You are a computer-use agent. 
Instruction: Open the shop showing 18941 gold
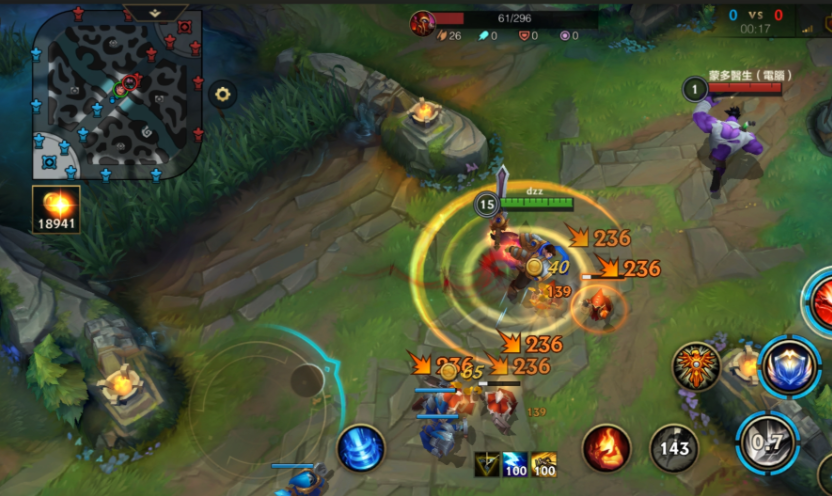tap(56, 210)
